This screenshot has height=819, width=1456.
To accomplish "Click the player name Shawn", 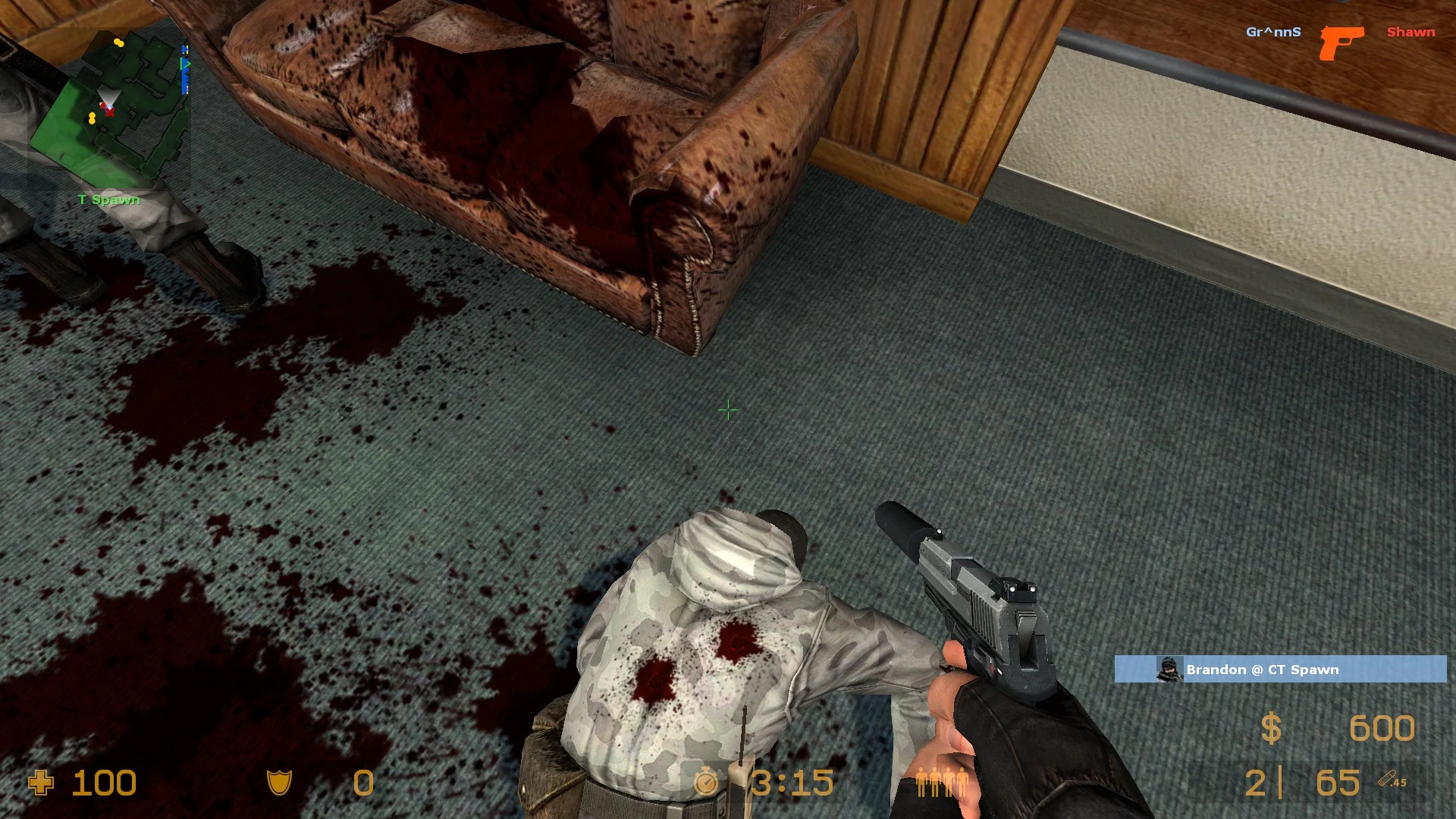I will 1409,32.
